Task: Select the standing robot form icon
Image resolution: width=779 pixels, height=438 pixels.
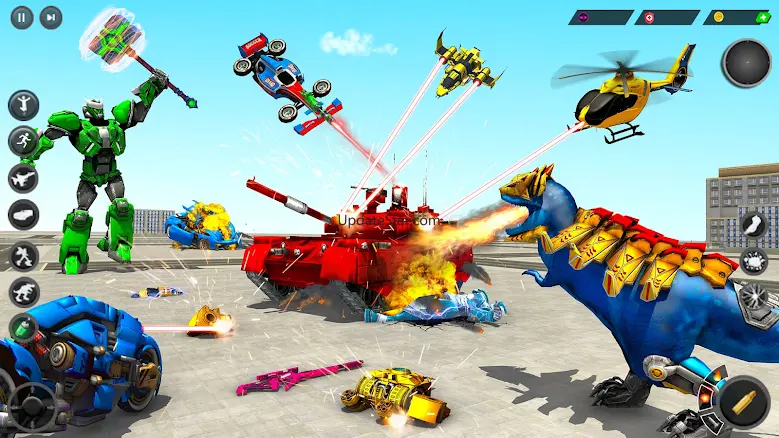Action: click(x=23, y=104)
